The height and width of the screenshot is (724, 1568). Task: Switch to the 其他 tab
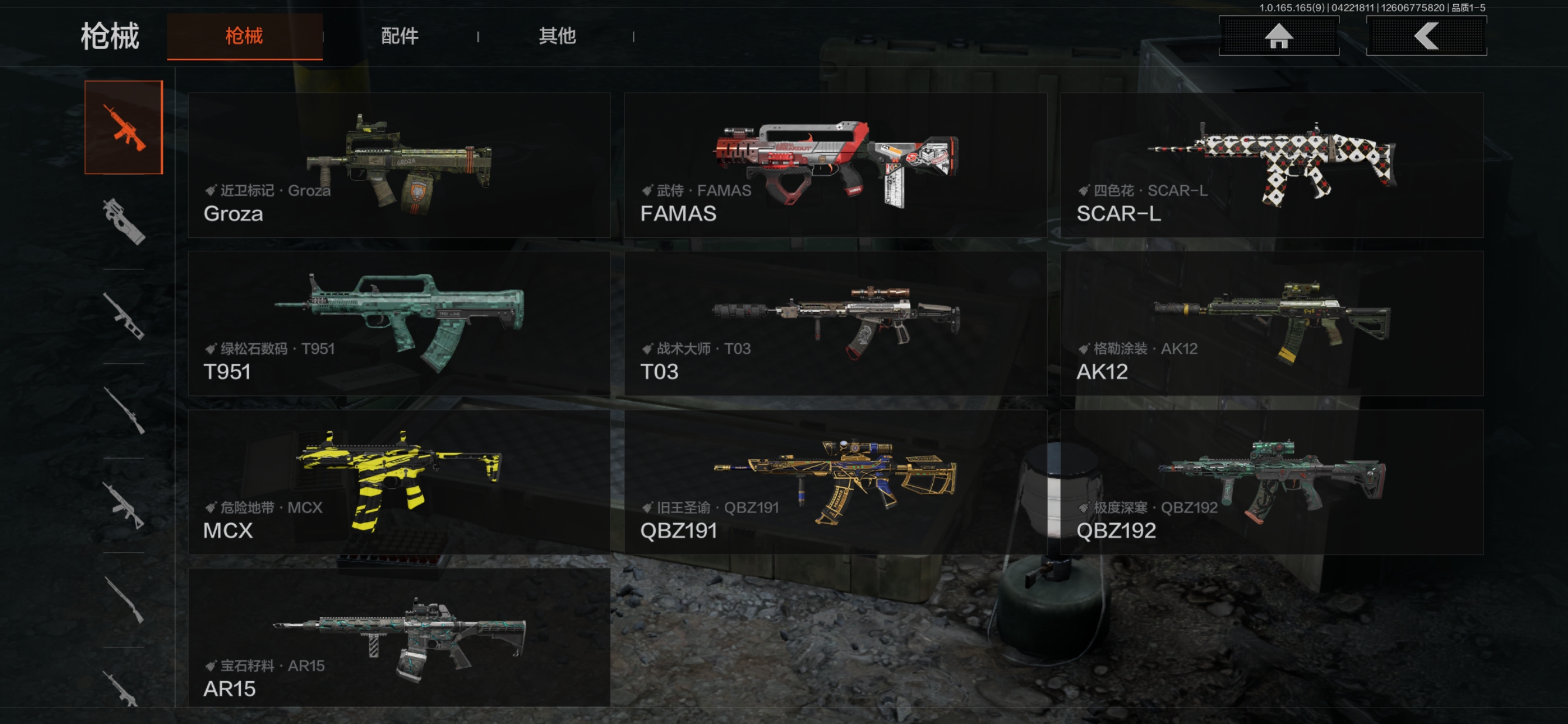[556, 36]
